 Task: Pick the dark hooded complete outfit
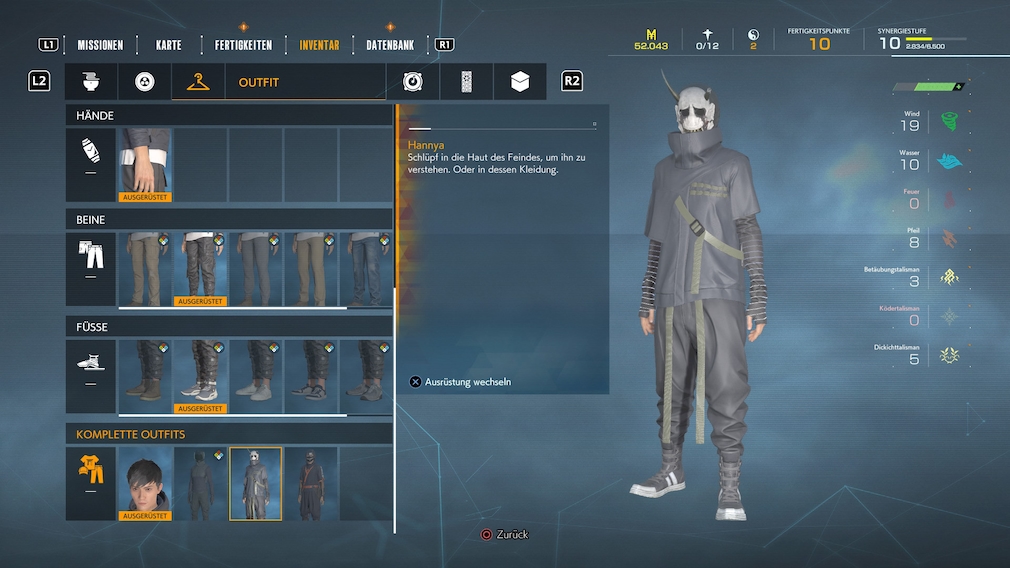click(200, 483)
